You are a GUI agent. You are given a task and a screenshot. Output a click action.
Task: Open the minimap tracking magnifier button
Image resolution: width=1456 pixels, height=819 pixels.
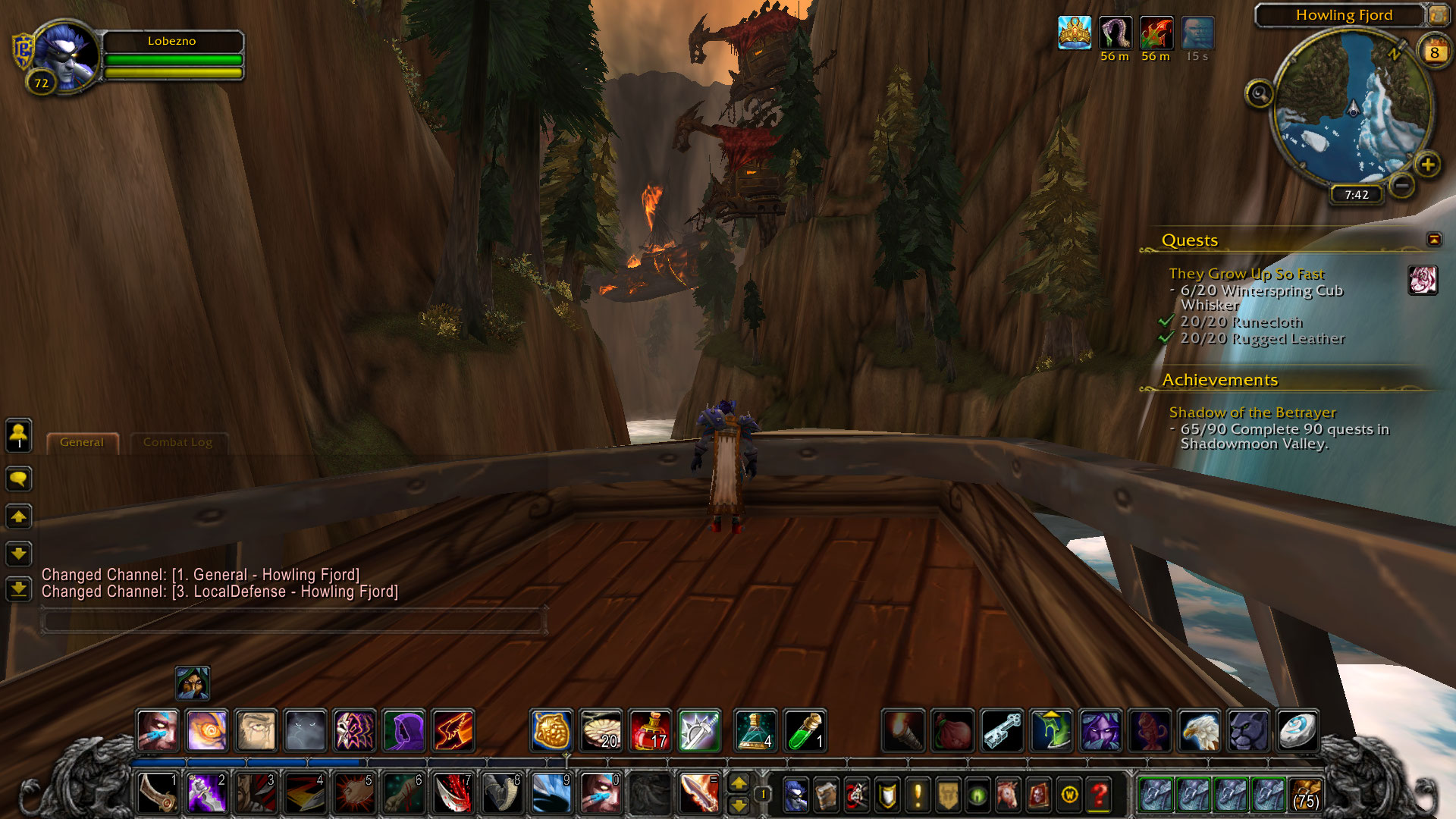point(1260,94)
